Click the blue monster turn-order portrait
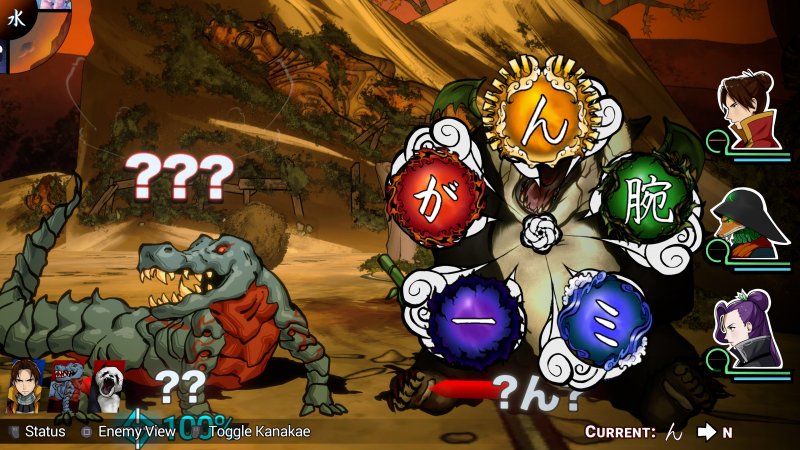800x450 pixels. click(66, 385)
